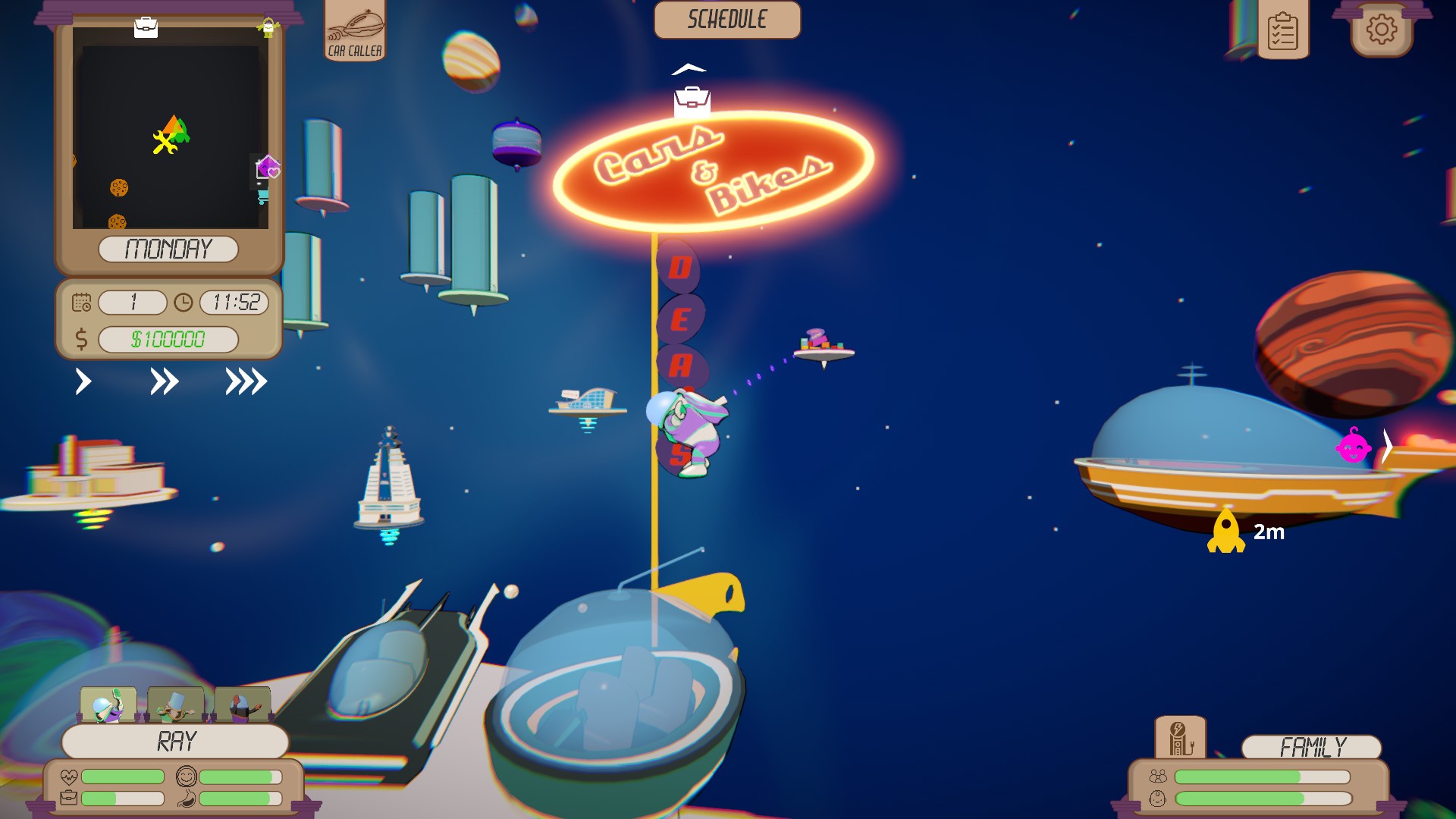
Task: Enable normal speed with the single chevron
Action: click(83, 382)
